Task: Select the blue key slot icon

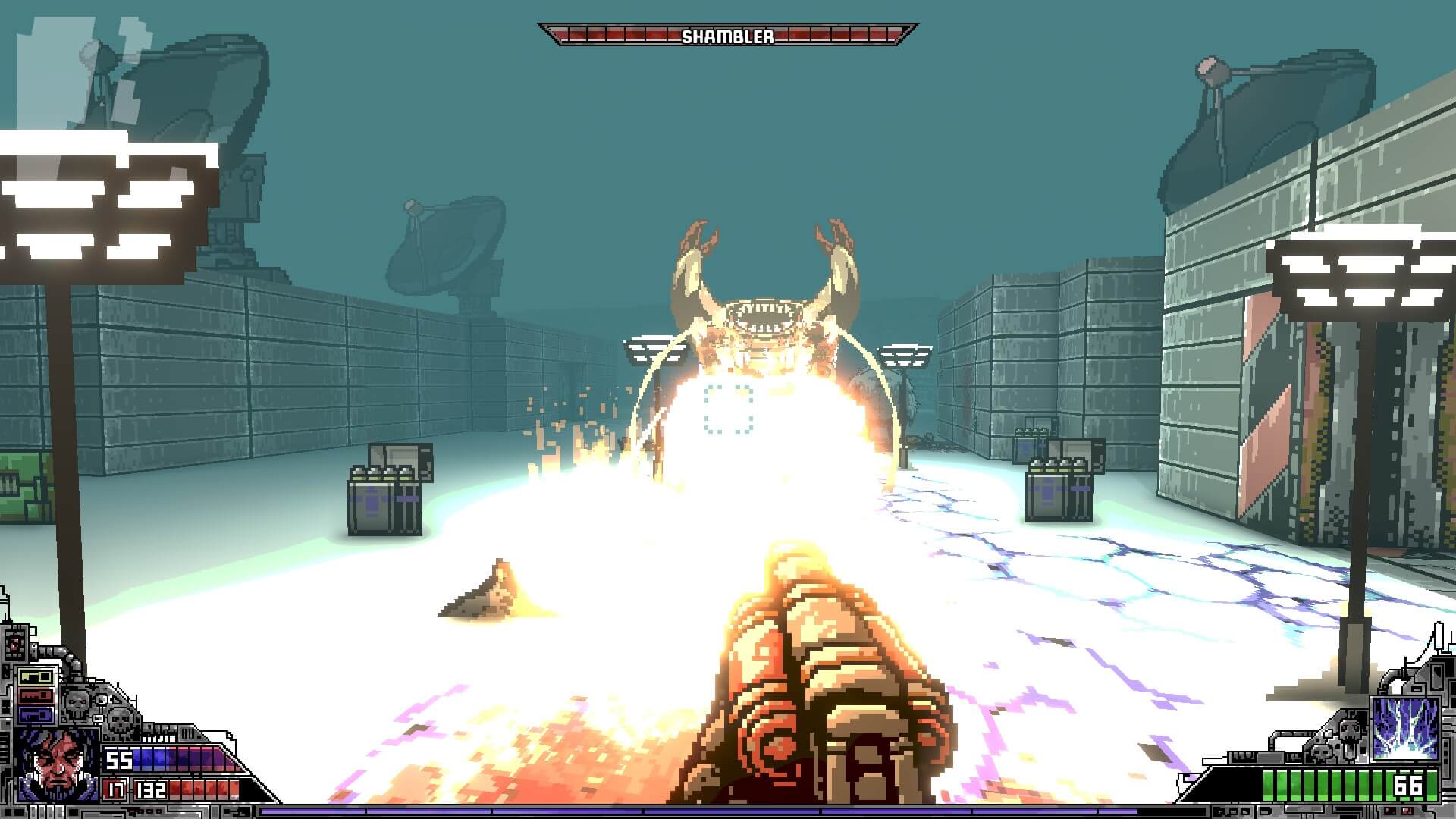Action: pyautogui.click(x=36, y=715)
